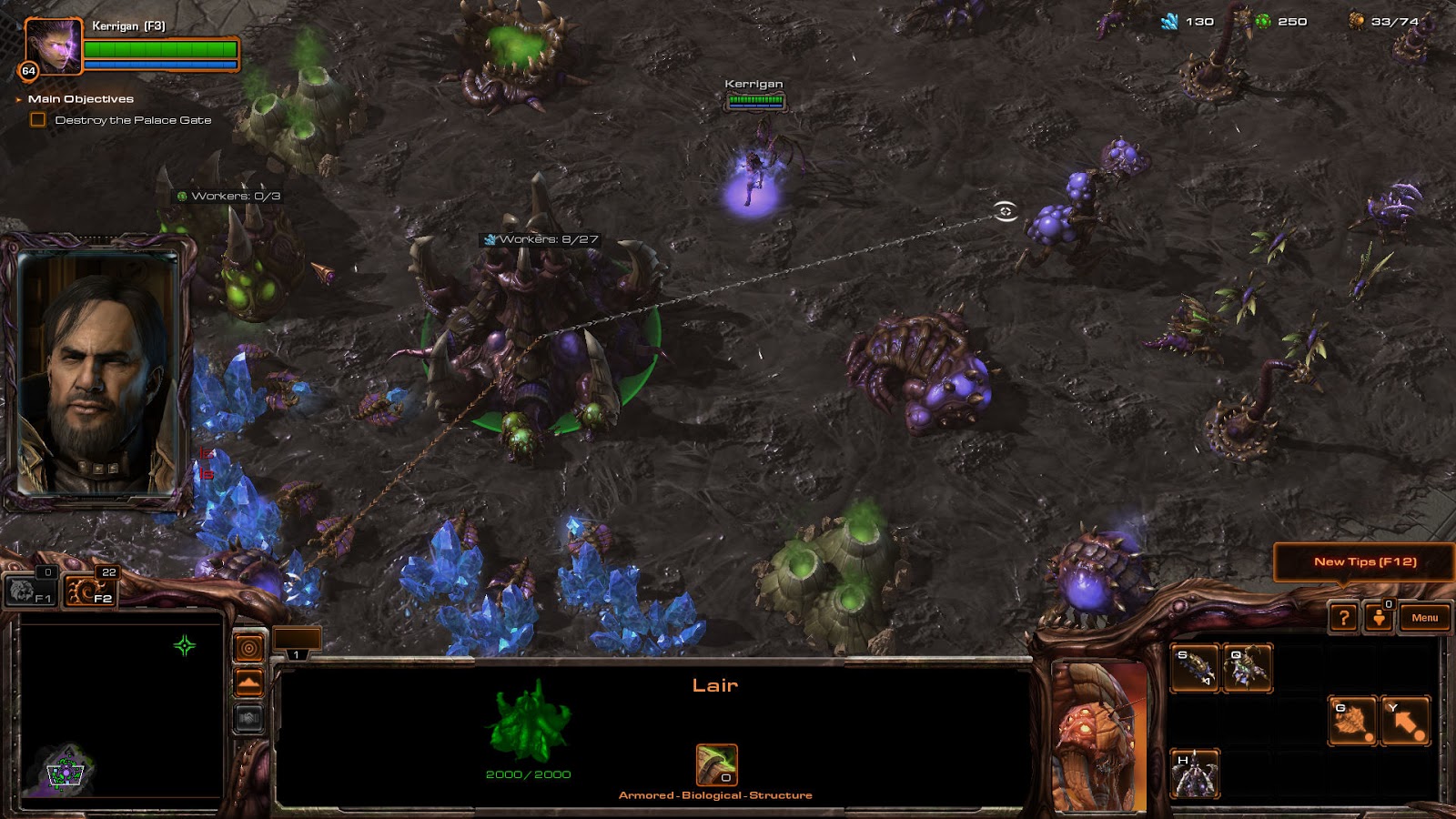This screenshot has height=819, width=1456.
Task: Set the worker rally point
Action: pos(1352,721)
